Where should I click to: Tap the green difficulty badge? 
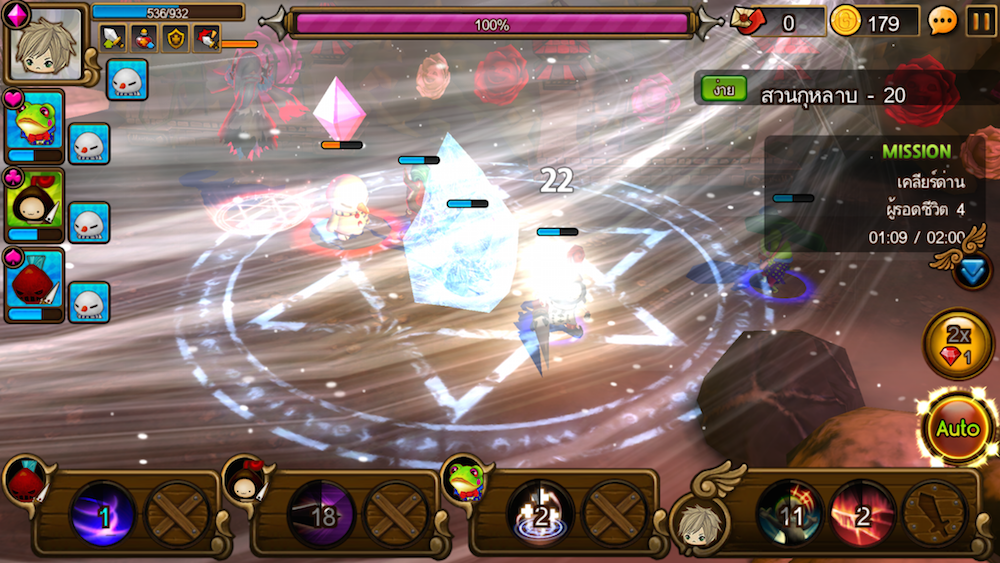[x=718, y=90]
